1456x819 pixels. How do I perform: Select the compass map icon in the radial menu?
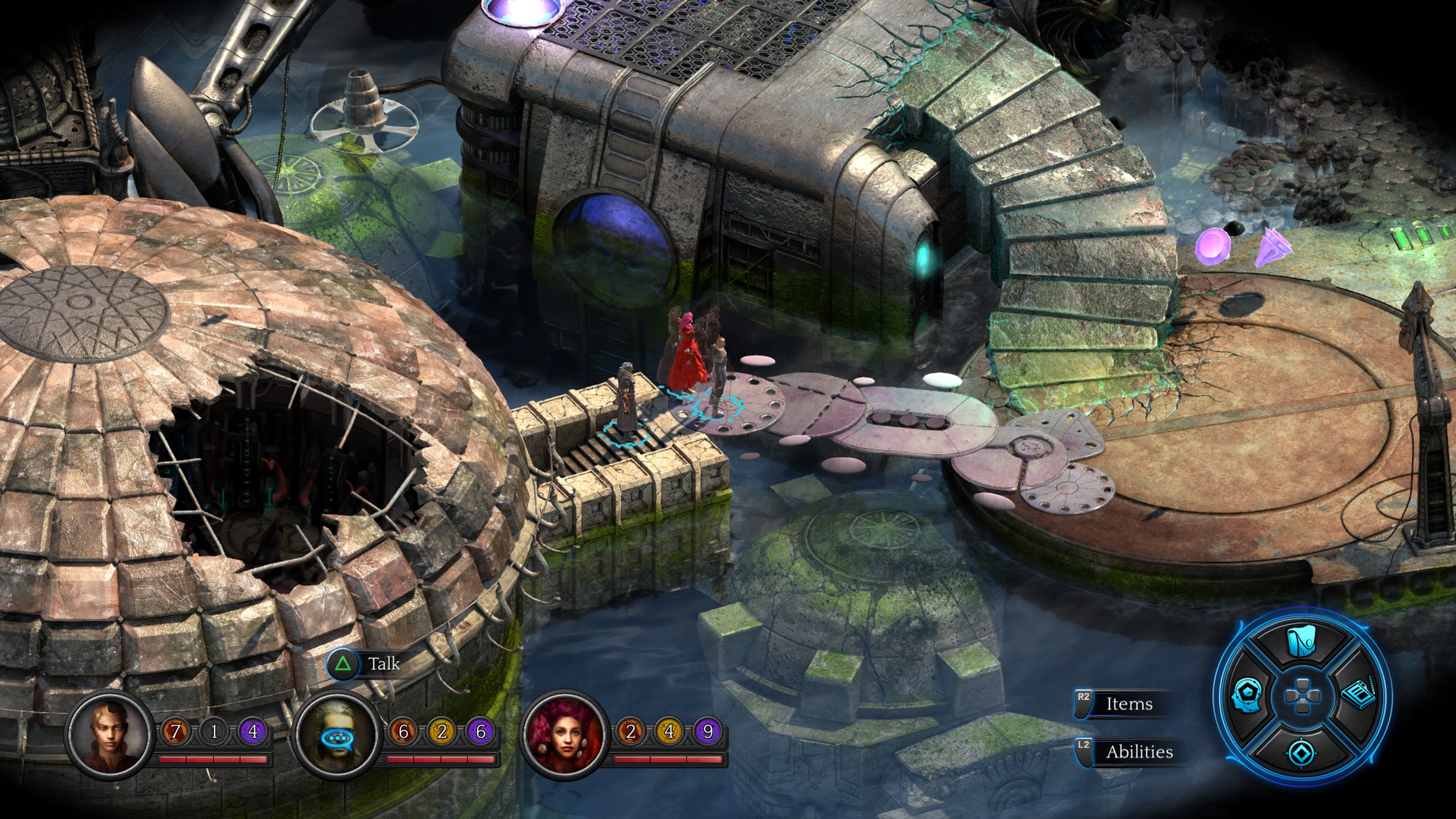pos(1302,753)
